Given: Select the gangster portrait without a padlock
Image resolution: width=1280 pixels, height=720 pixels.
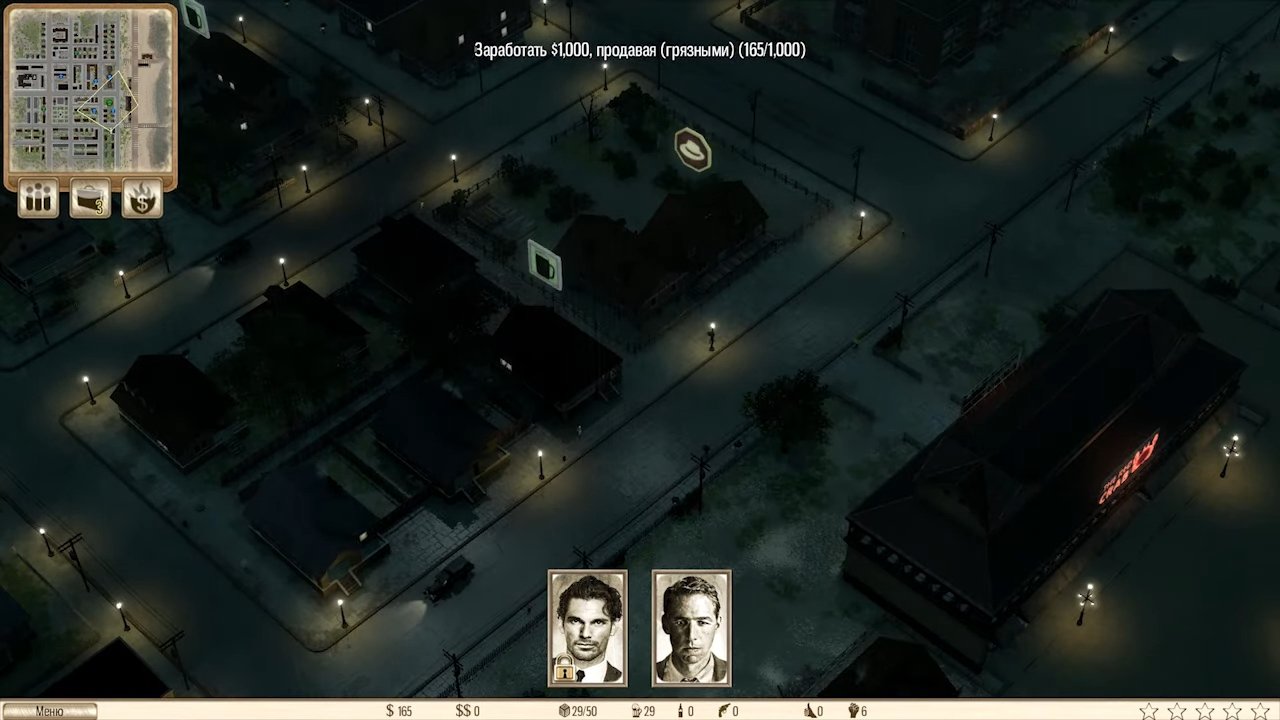Looking at the screenshot, I should [x=691, y=627].
